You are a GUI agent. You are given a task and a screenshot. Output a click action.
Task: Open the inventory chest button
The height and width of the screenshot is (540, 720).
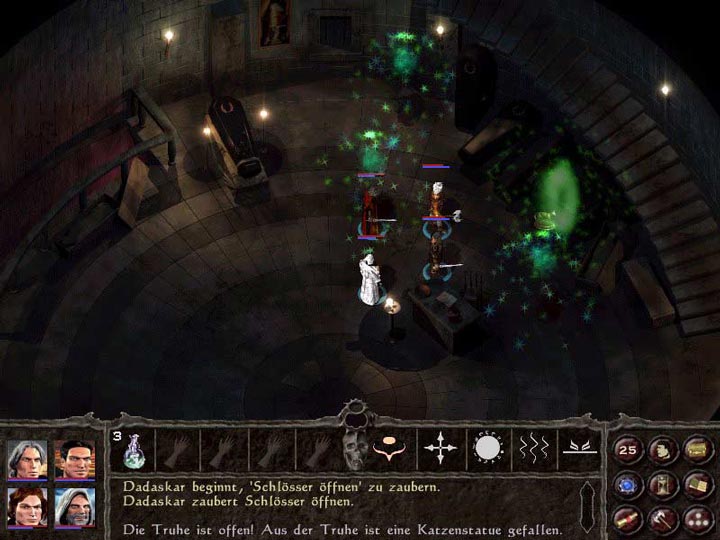[x=696, y=451]
